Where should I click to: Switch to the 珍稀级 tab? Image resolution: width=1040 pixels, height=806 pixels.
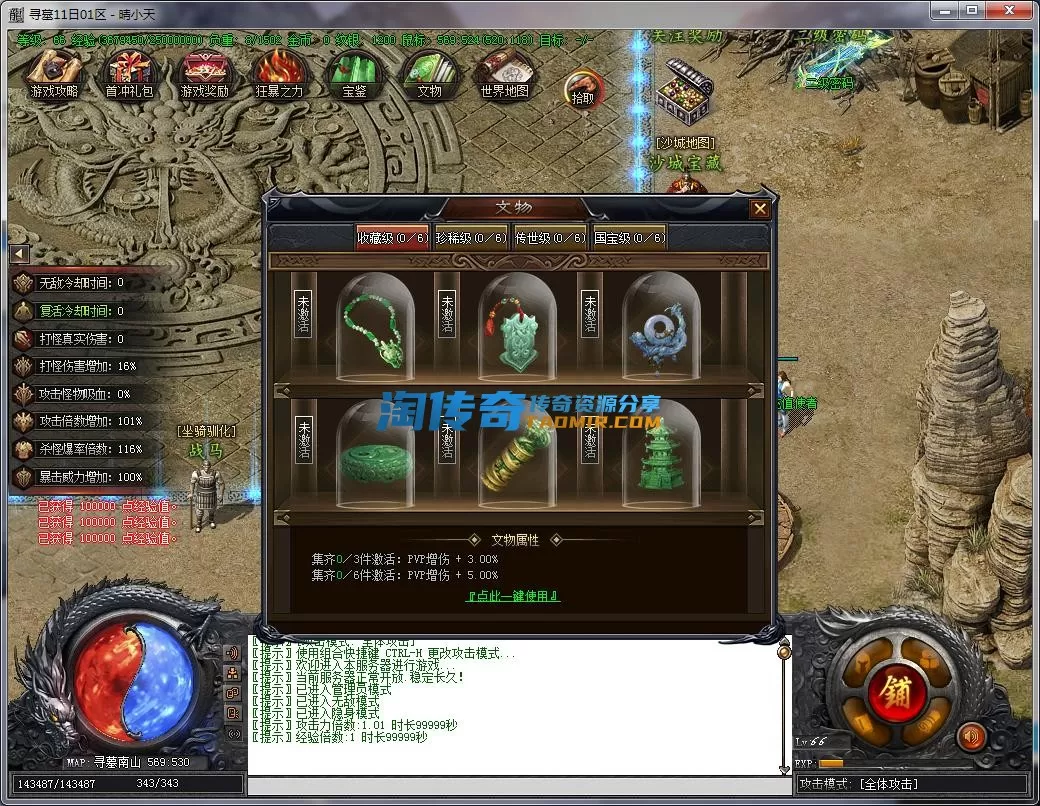pyautogui.click(x=470, y=237)
